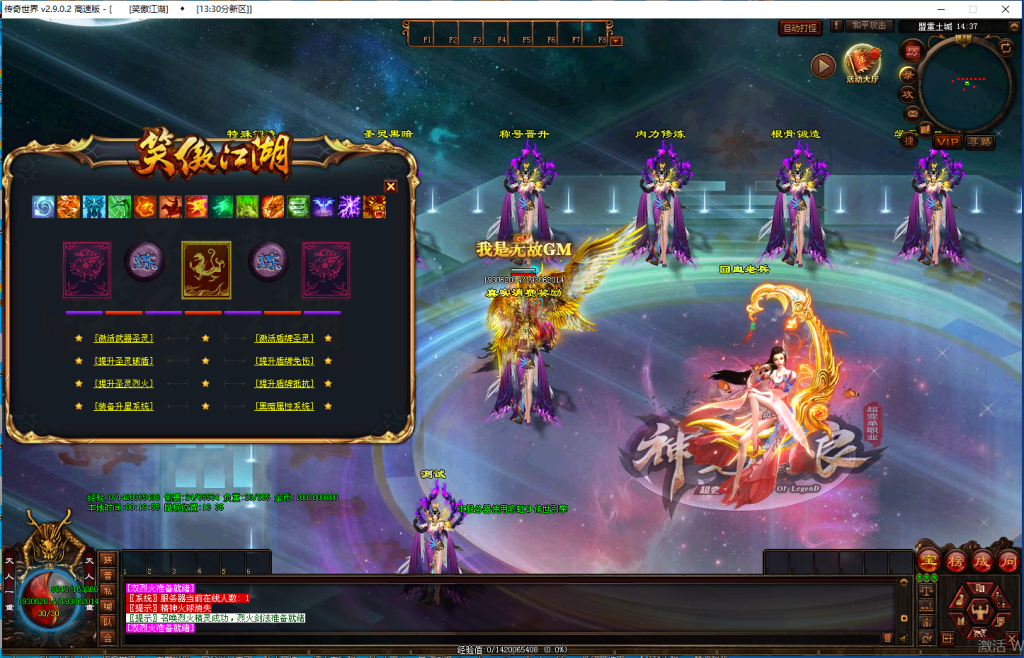Open the 提升圣灵破盾 option
Image resolution: width=1024 pixels, height=658 pixels.
124,361
